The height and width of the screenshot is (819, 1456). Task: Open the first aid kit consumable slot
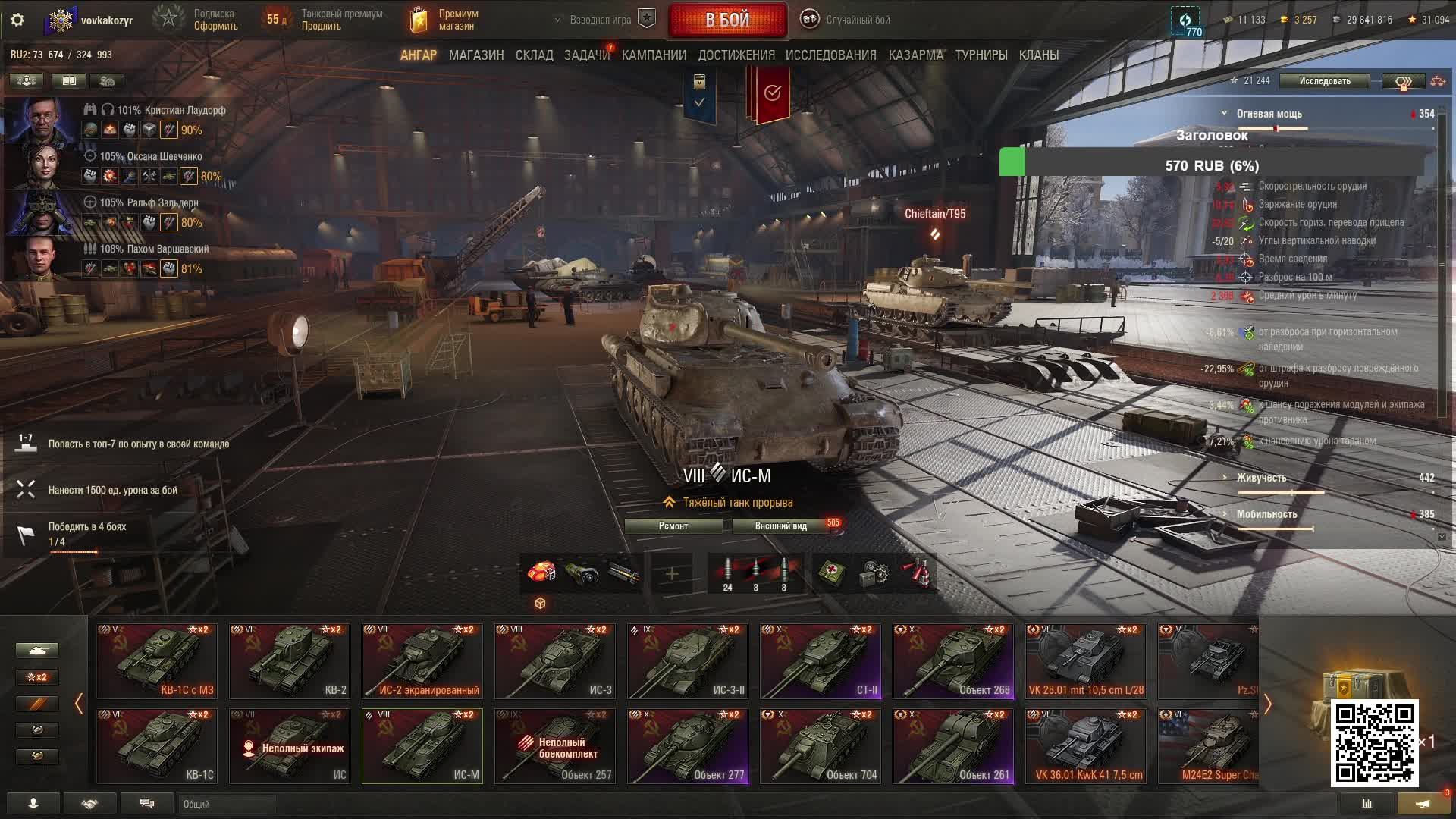coord(830,574)
